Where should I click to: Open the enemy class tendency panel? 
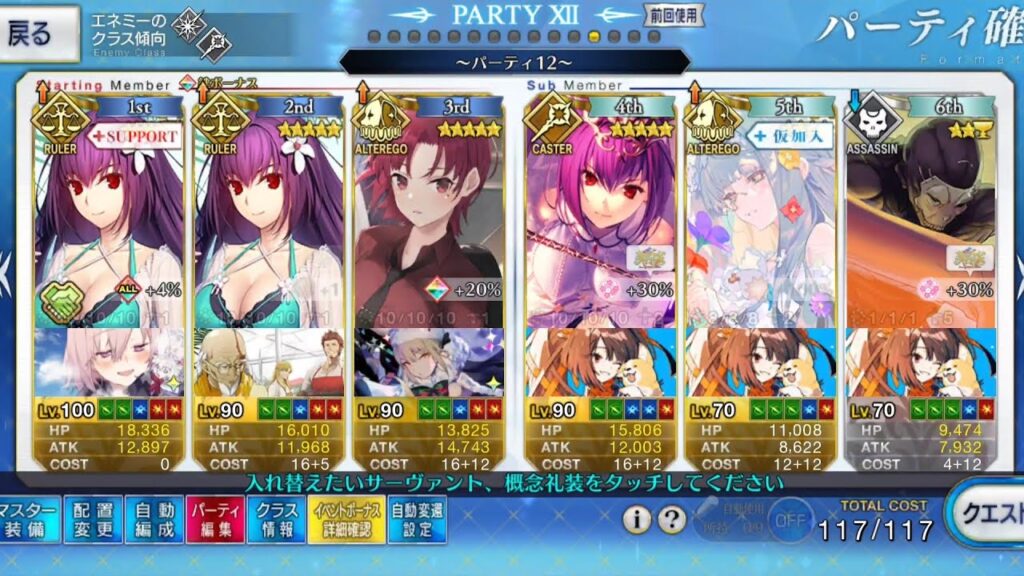(x=190, y=34)
